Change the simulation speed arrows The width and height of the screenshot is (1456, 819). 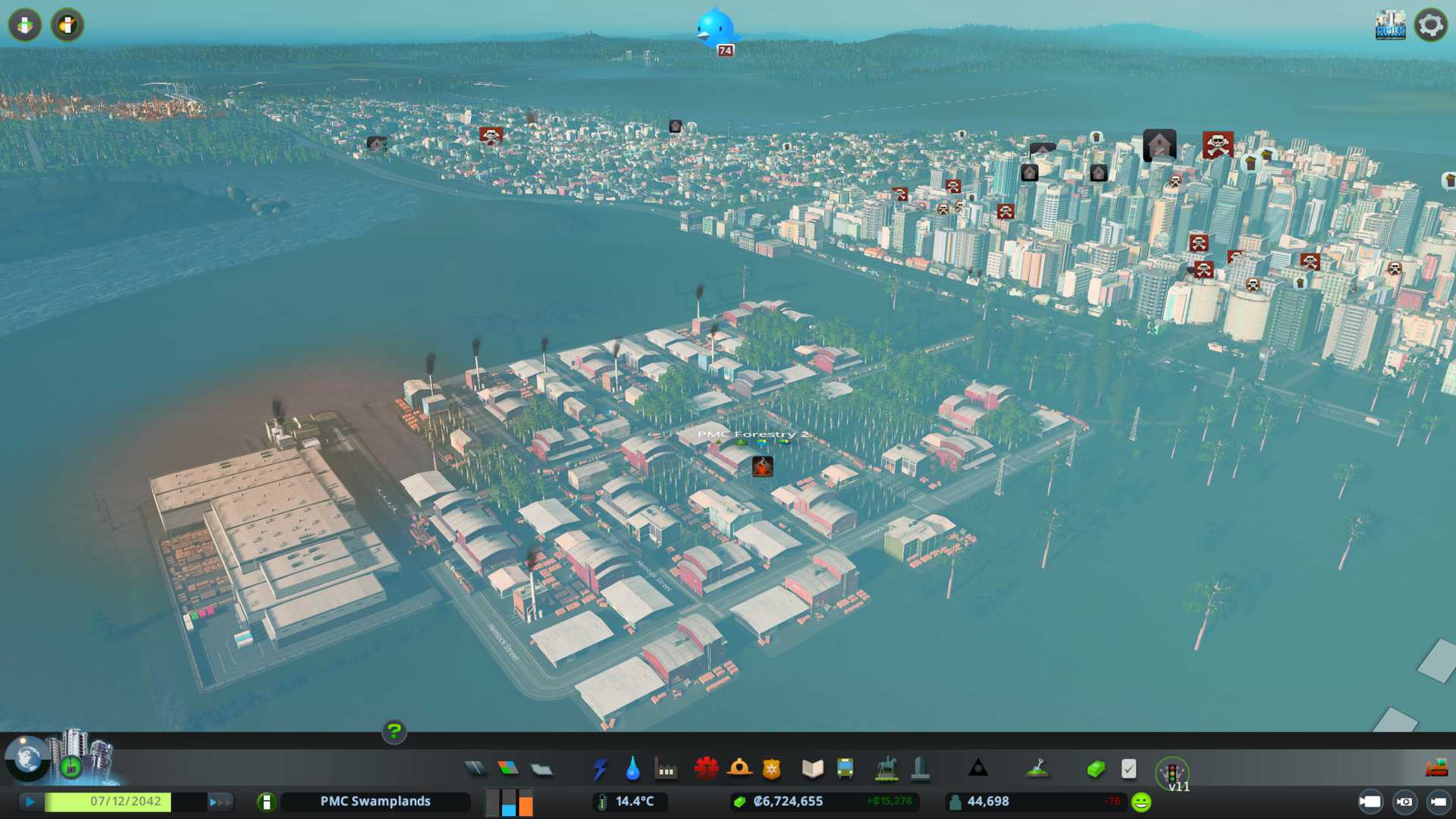click(x=219, y=802)
